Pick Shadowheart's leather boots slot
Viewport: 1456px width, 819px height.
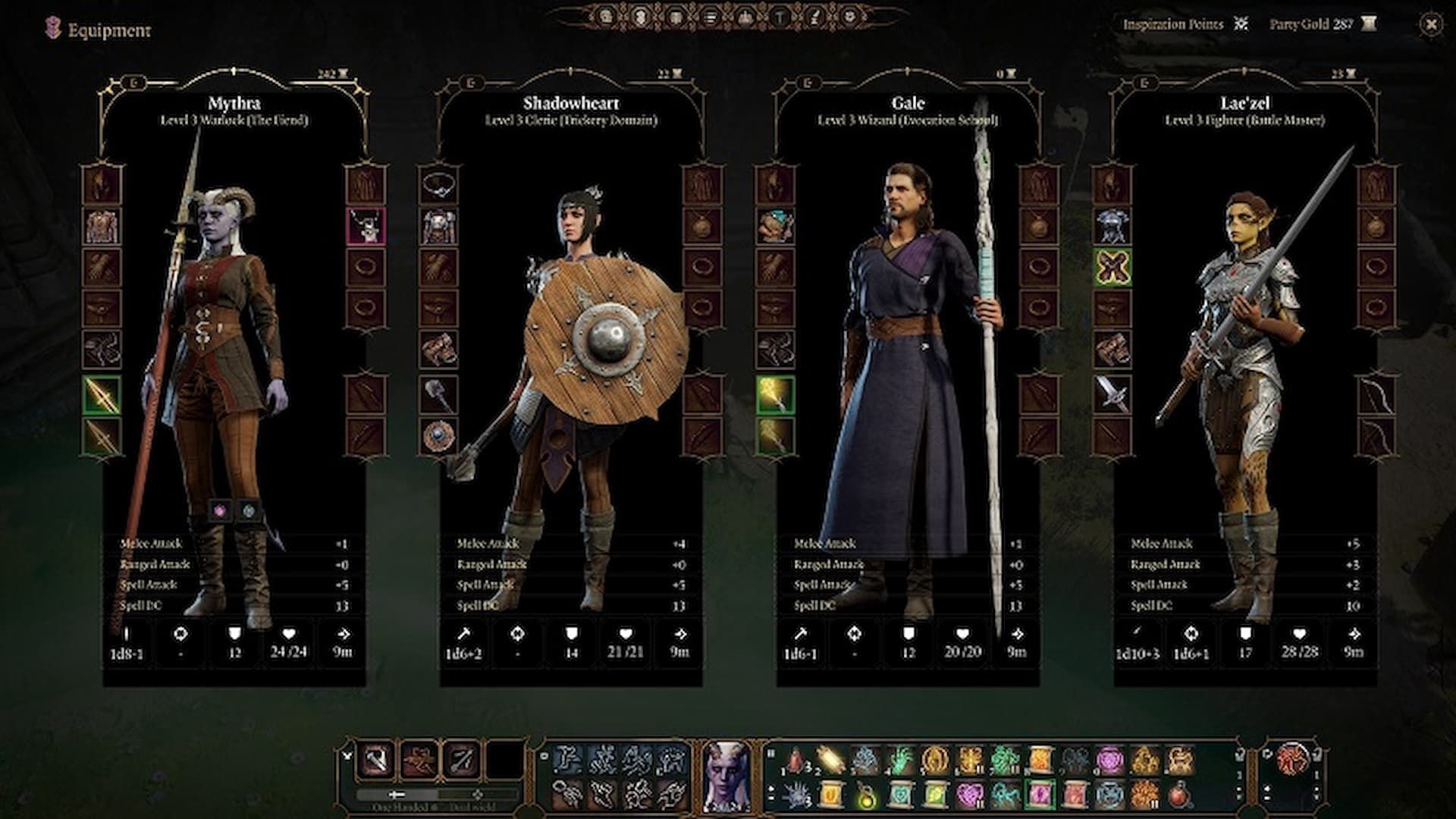click(x=438, y=350)
